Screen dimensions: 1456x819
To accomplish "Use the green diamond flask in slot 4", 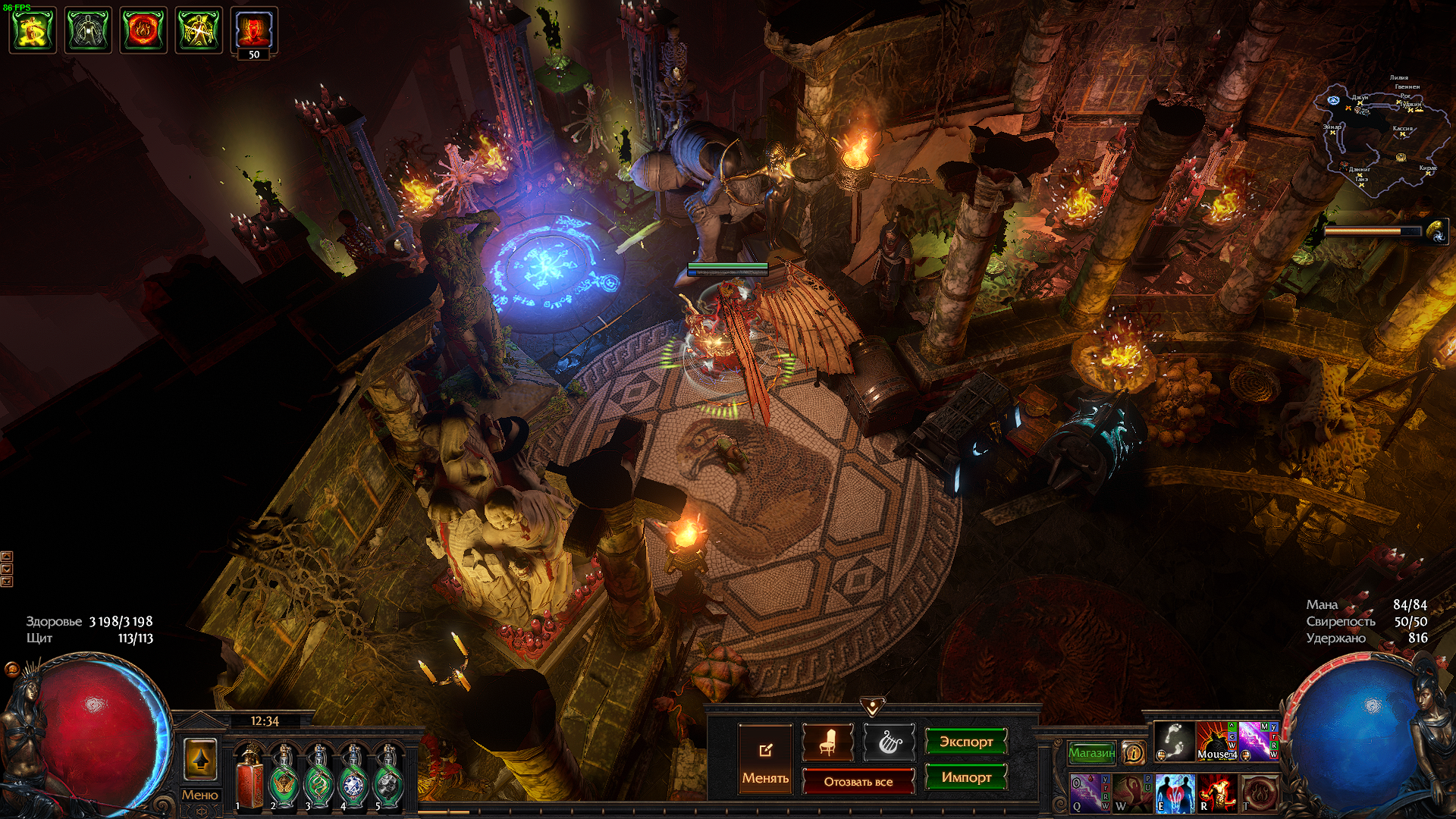I will coord(353,779).
